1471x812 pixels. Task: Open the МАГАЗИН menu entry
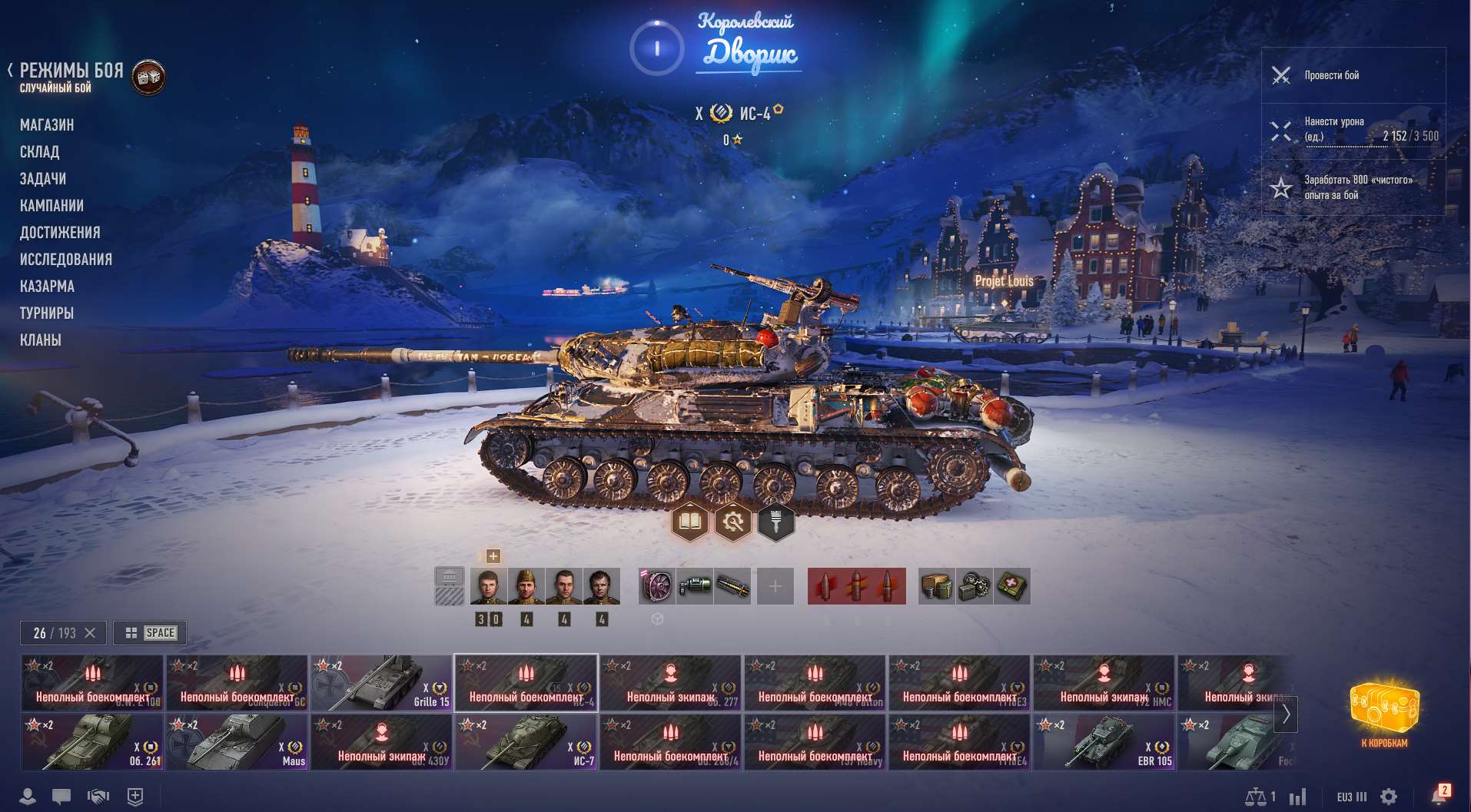(48, 124)
